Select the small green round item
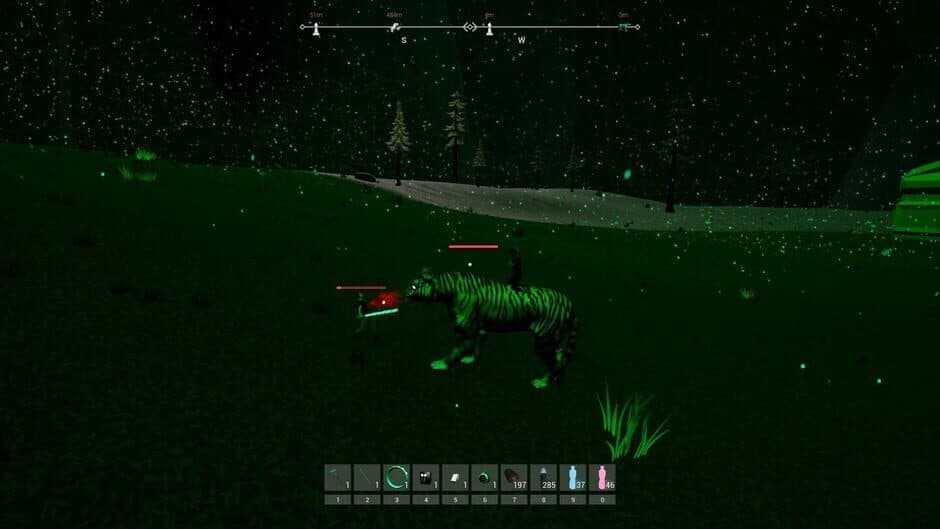 pos(484,477)
